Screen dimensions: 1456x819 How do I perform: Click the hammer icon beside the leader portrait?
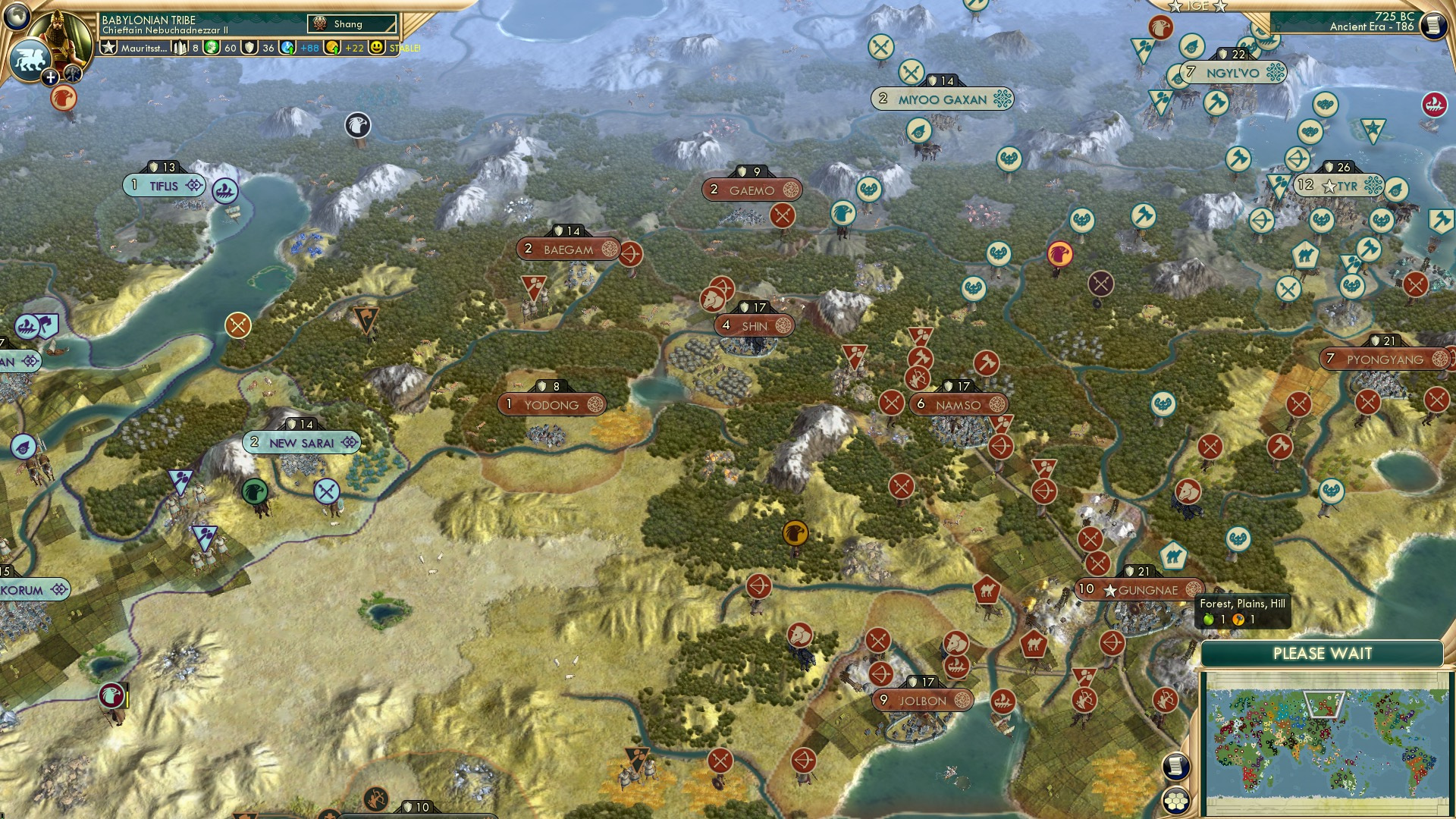point(73,76)
